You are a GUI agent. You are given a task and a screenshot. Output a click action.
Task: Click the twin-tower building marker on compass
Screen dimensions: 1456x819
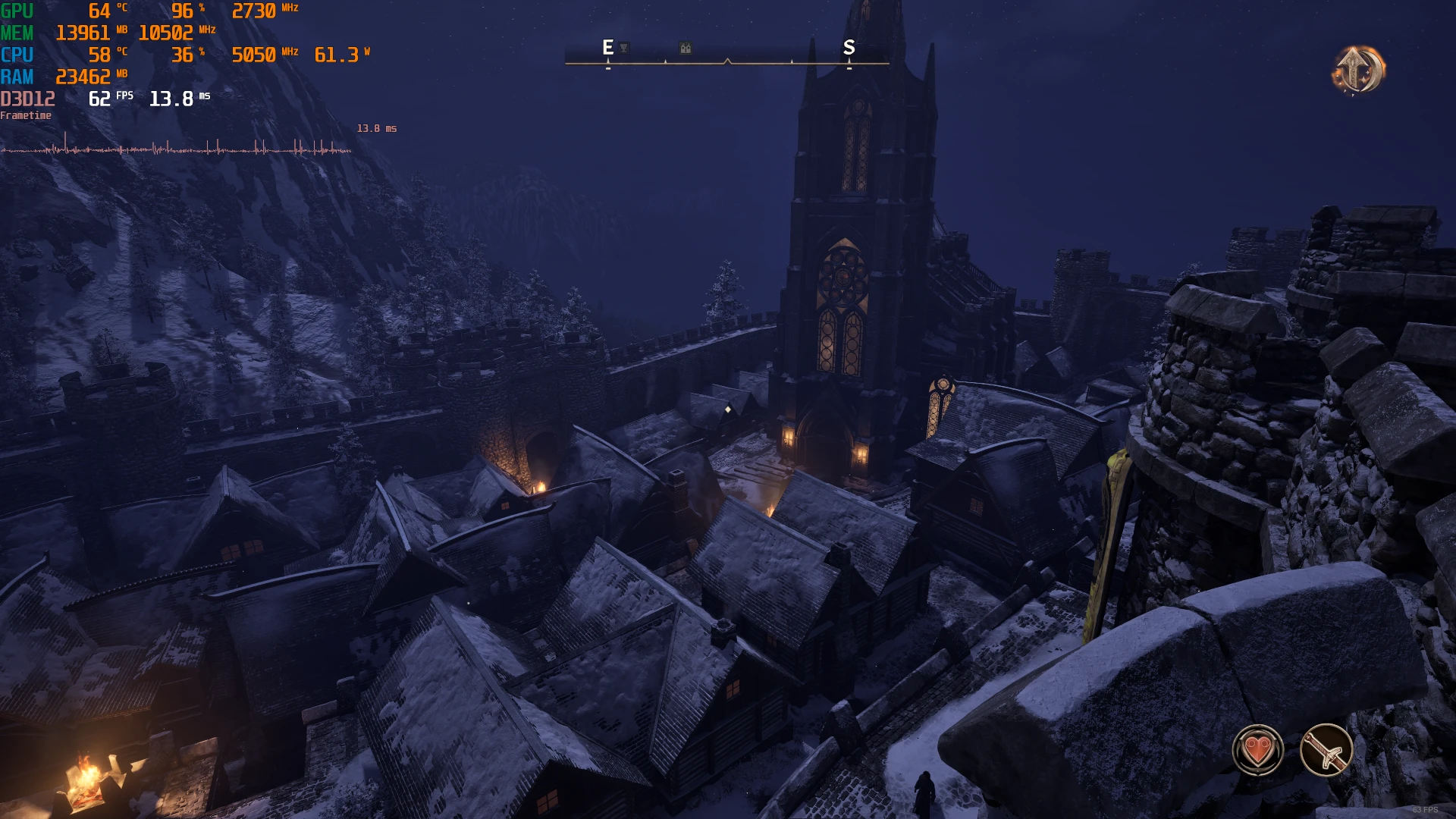coord(686,49)
